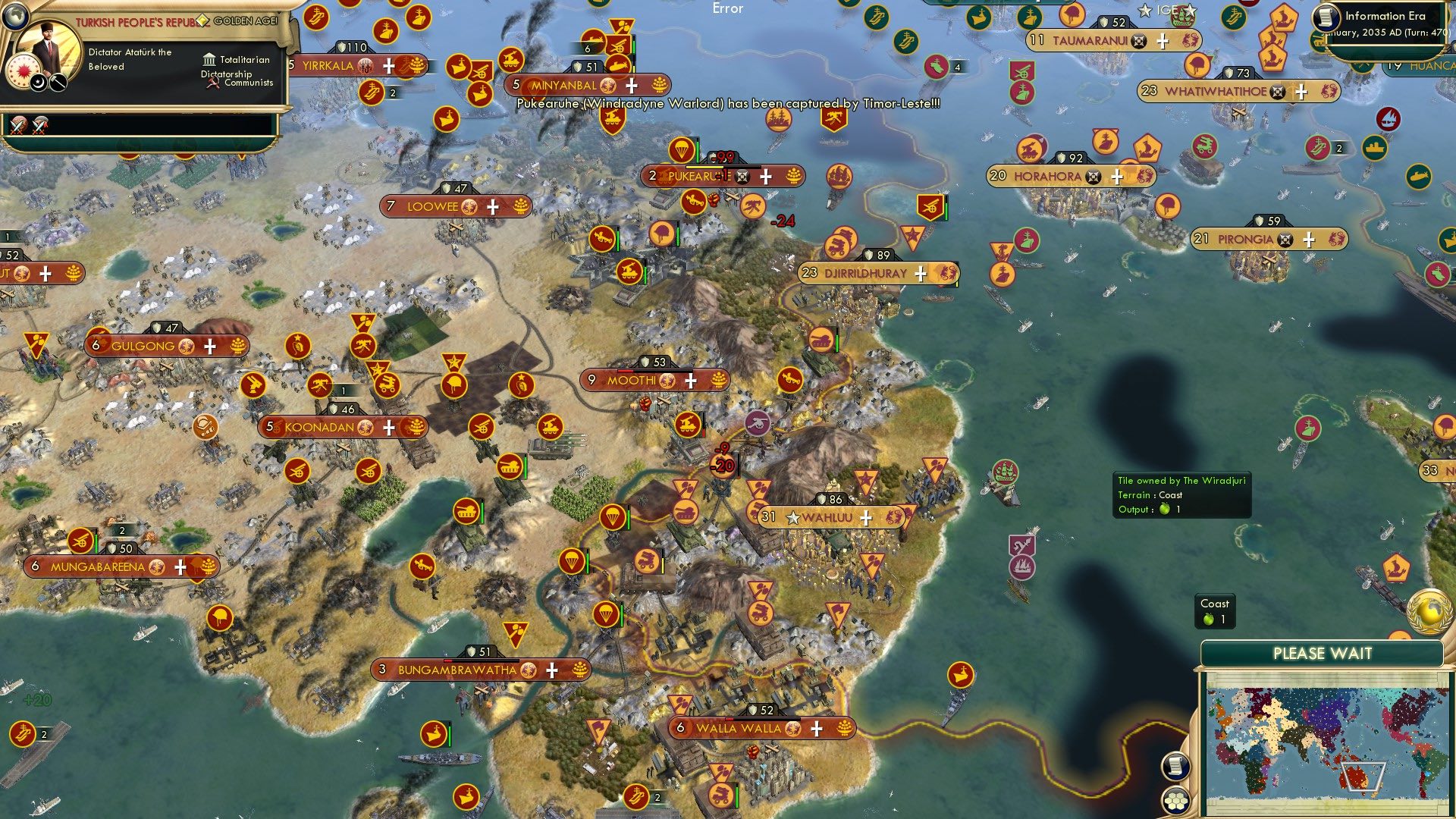Toggle the hex grid icon beside the minimap
The image size is (1456, 819).
tap(1175, 801)
